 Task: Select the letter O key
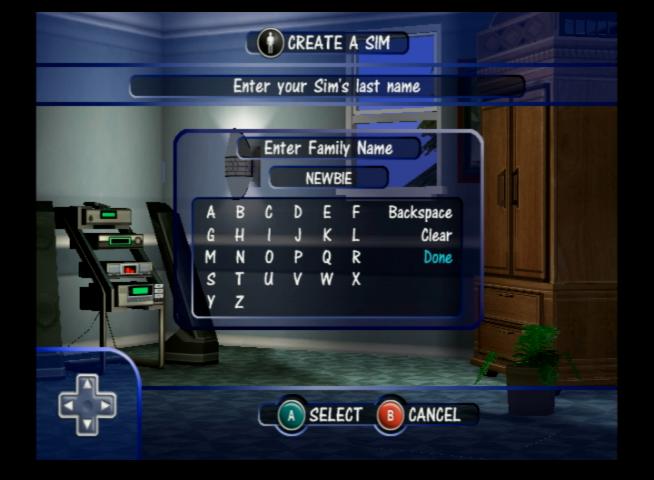coord(269,258)
